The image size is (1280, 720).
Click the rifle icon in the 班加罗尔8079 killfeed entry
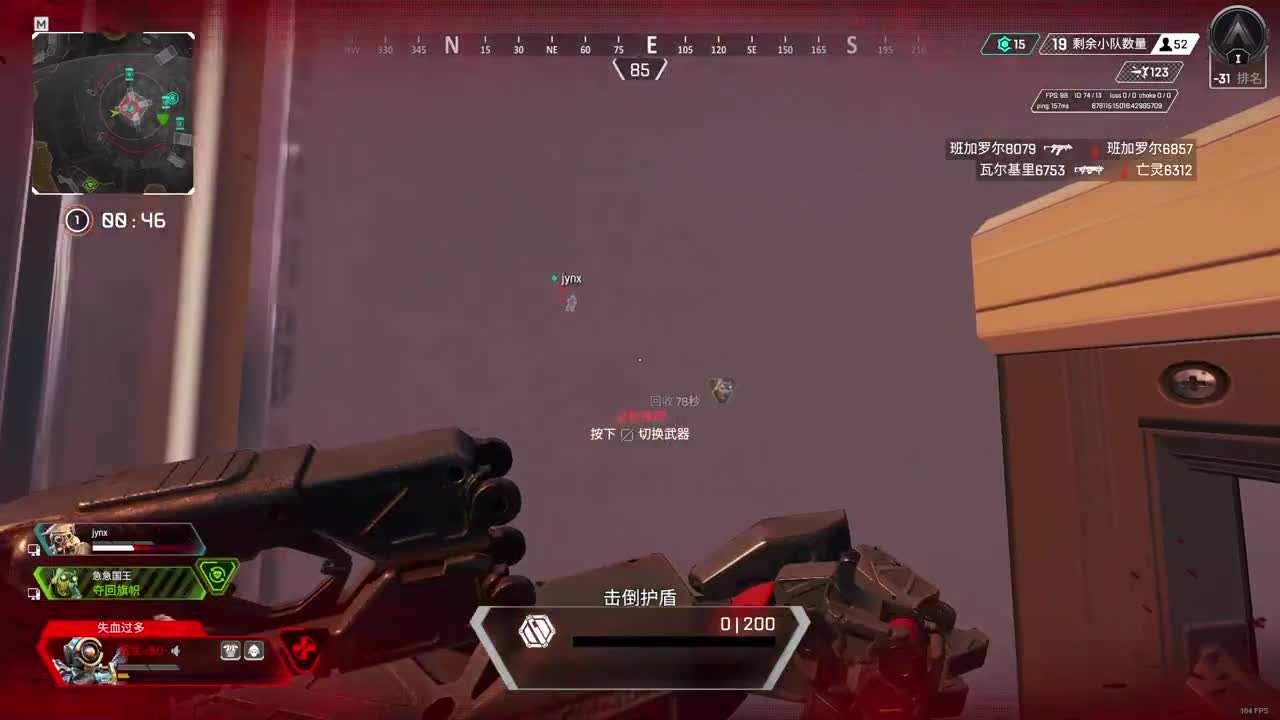[x=1057, y=148]
